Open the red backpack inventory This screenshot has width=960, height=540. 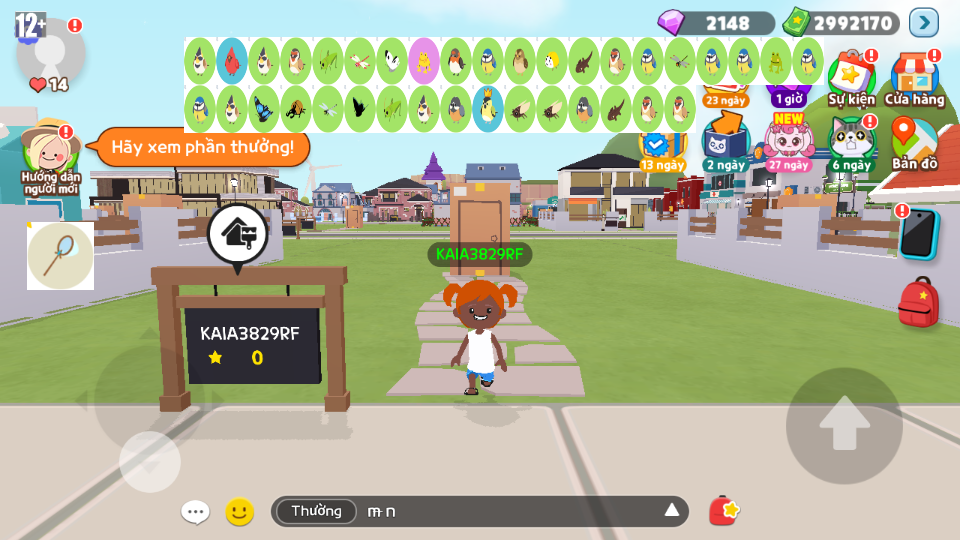(918, 302)
